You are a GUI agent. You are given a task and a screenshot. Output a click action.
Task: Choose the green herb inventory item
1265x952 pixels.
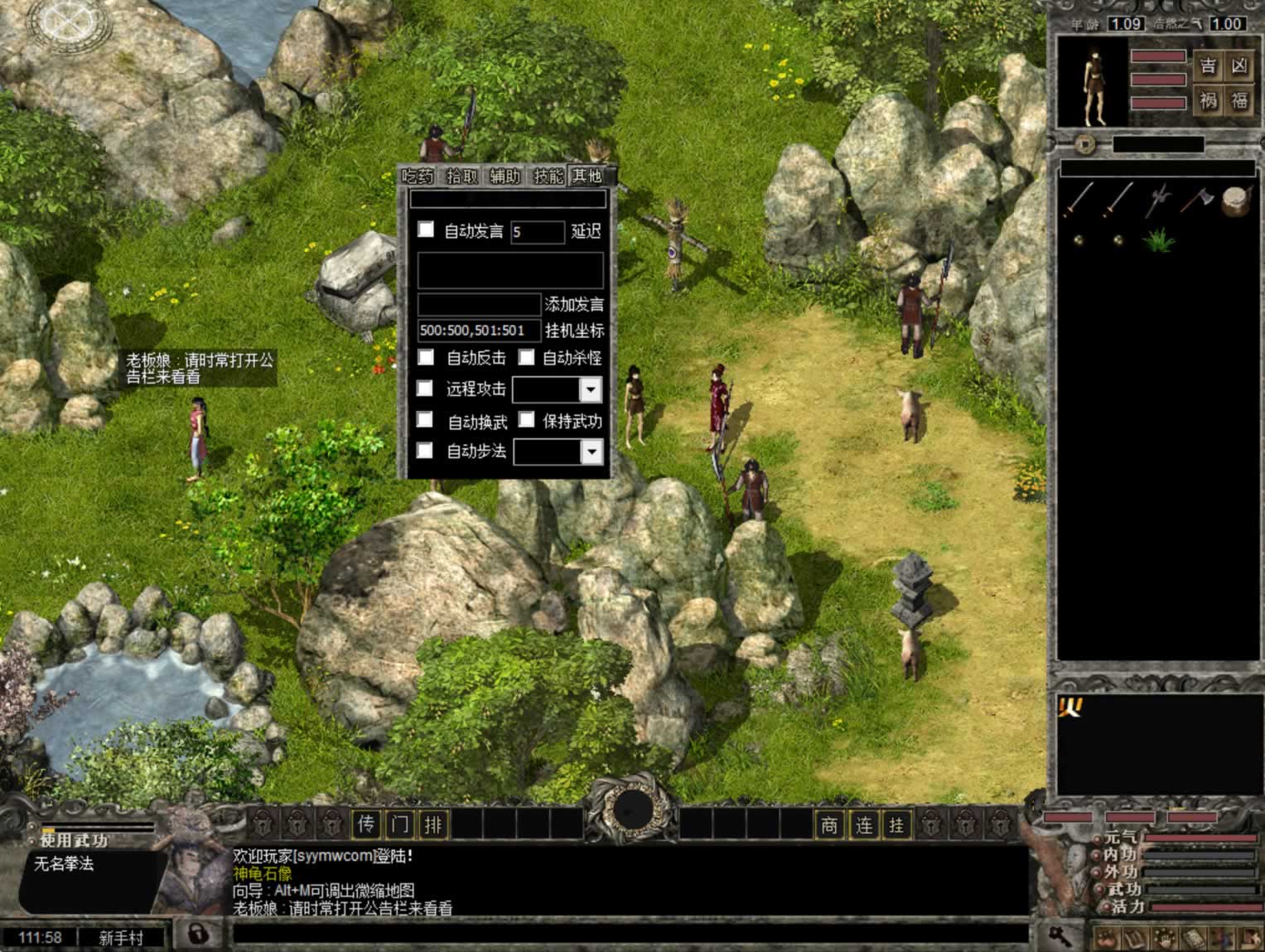(1157, 240)
